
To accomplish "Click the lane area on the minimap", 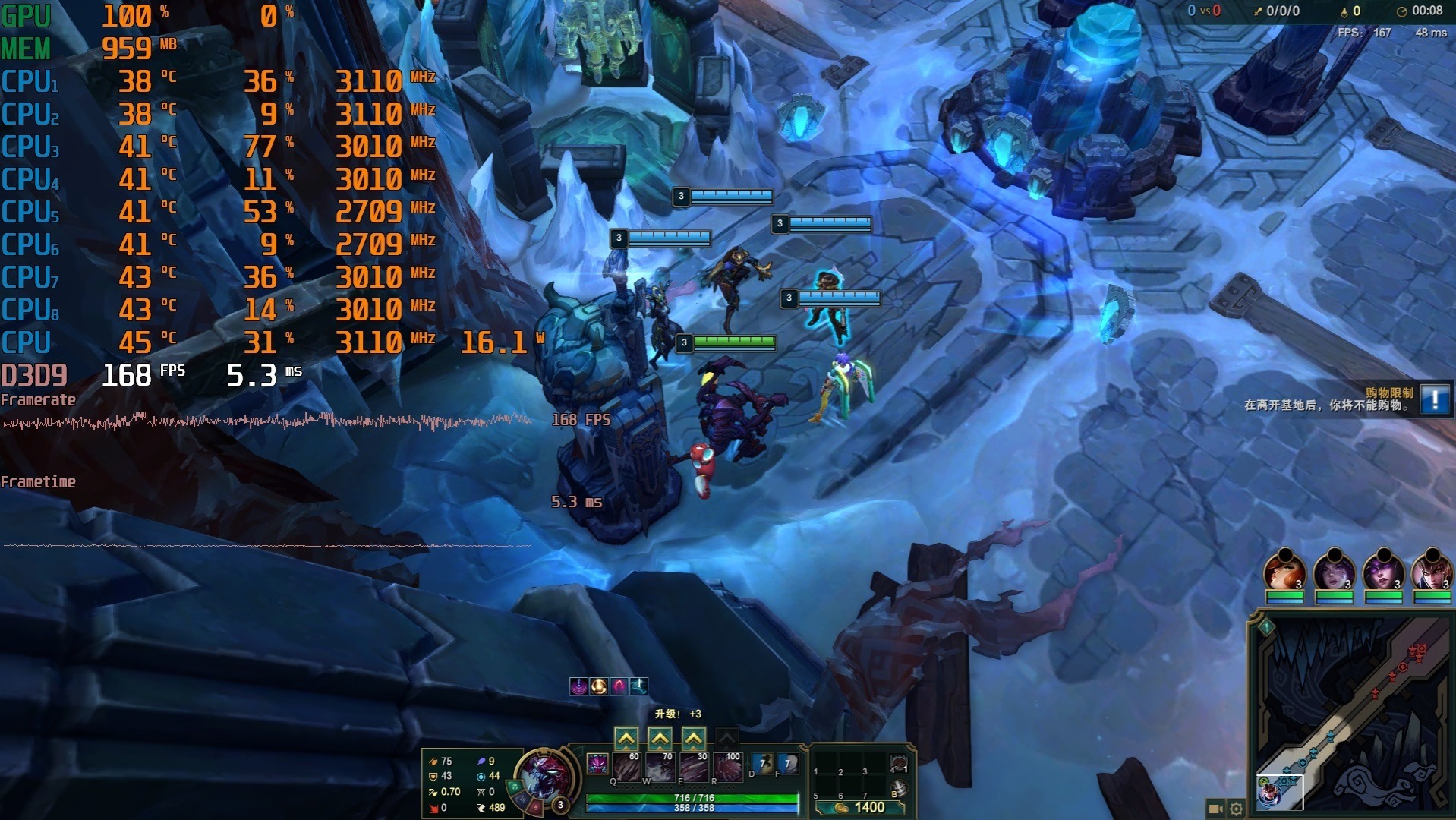I will (x=1351, y=714).
